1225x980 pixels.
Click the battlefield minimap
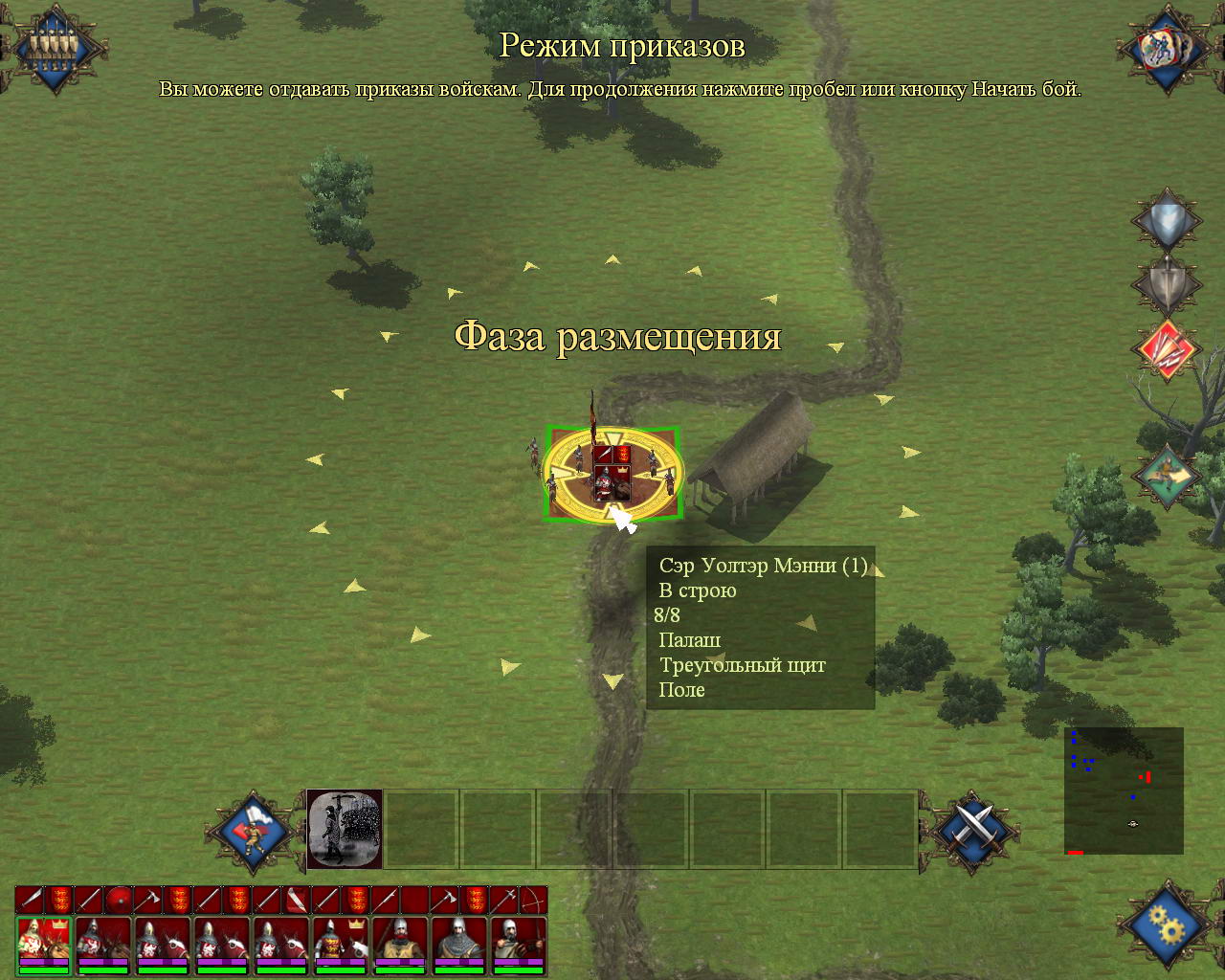coord(1124,791)
